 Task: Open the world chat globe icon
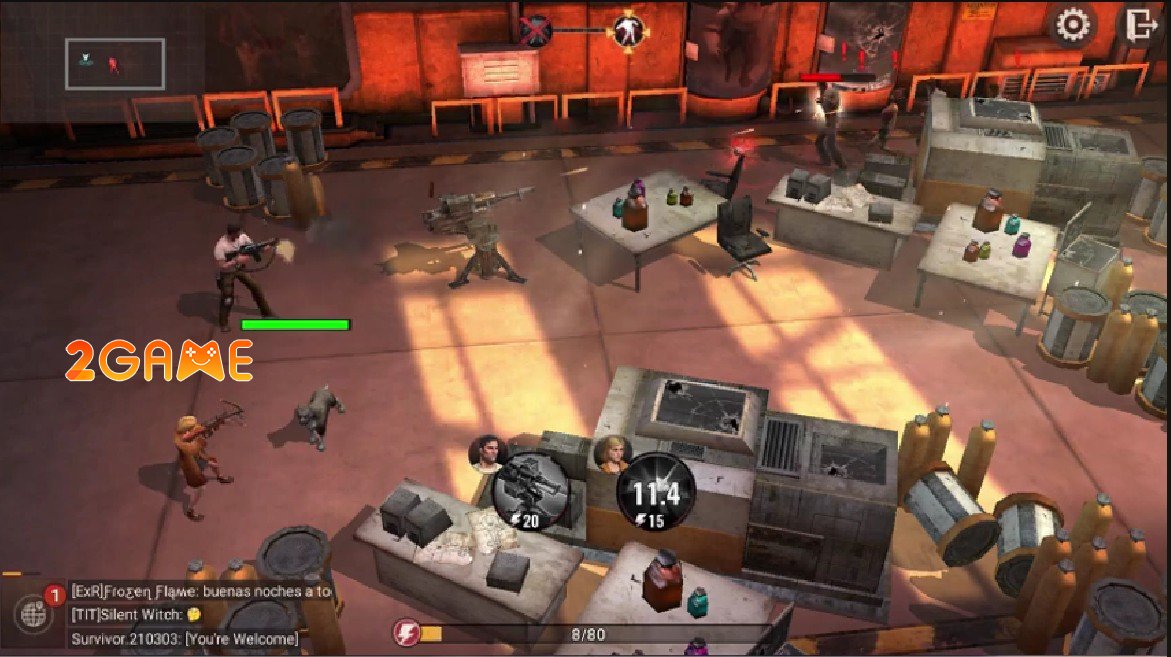pos(31,613)
